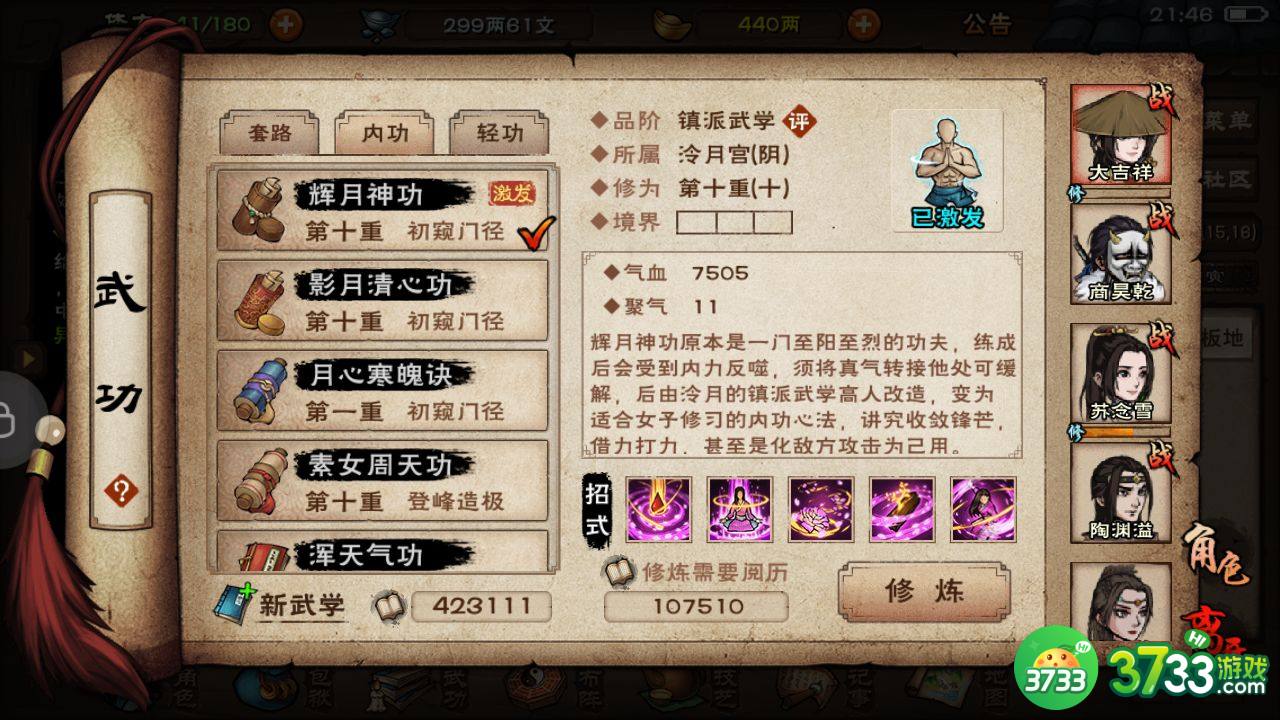Switch to the 轻功 tab

click(x=499, y=131)
